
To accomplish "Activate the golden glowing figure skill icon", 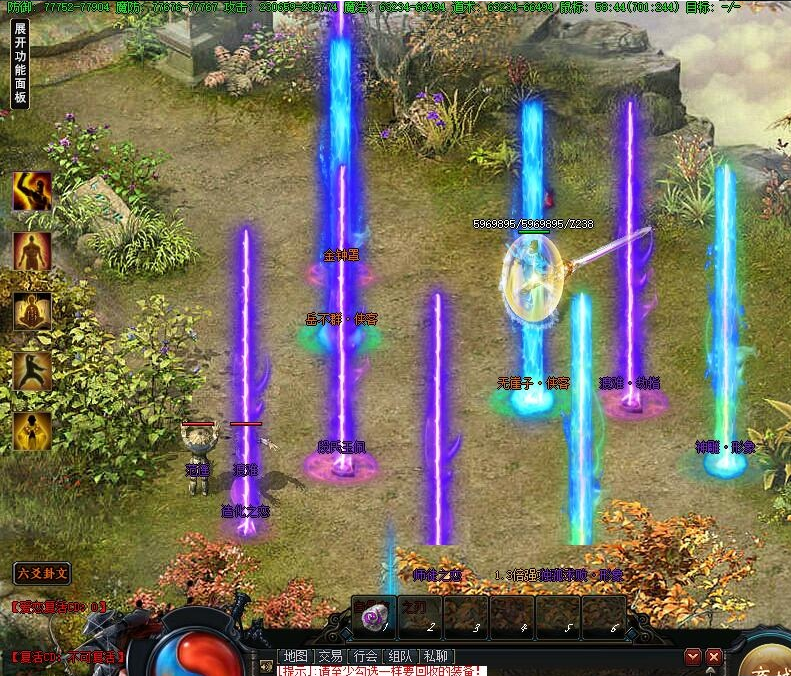I will coord(32,431).
